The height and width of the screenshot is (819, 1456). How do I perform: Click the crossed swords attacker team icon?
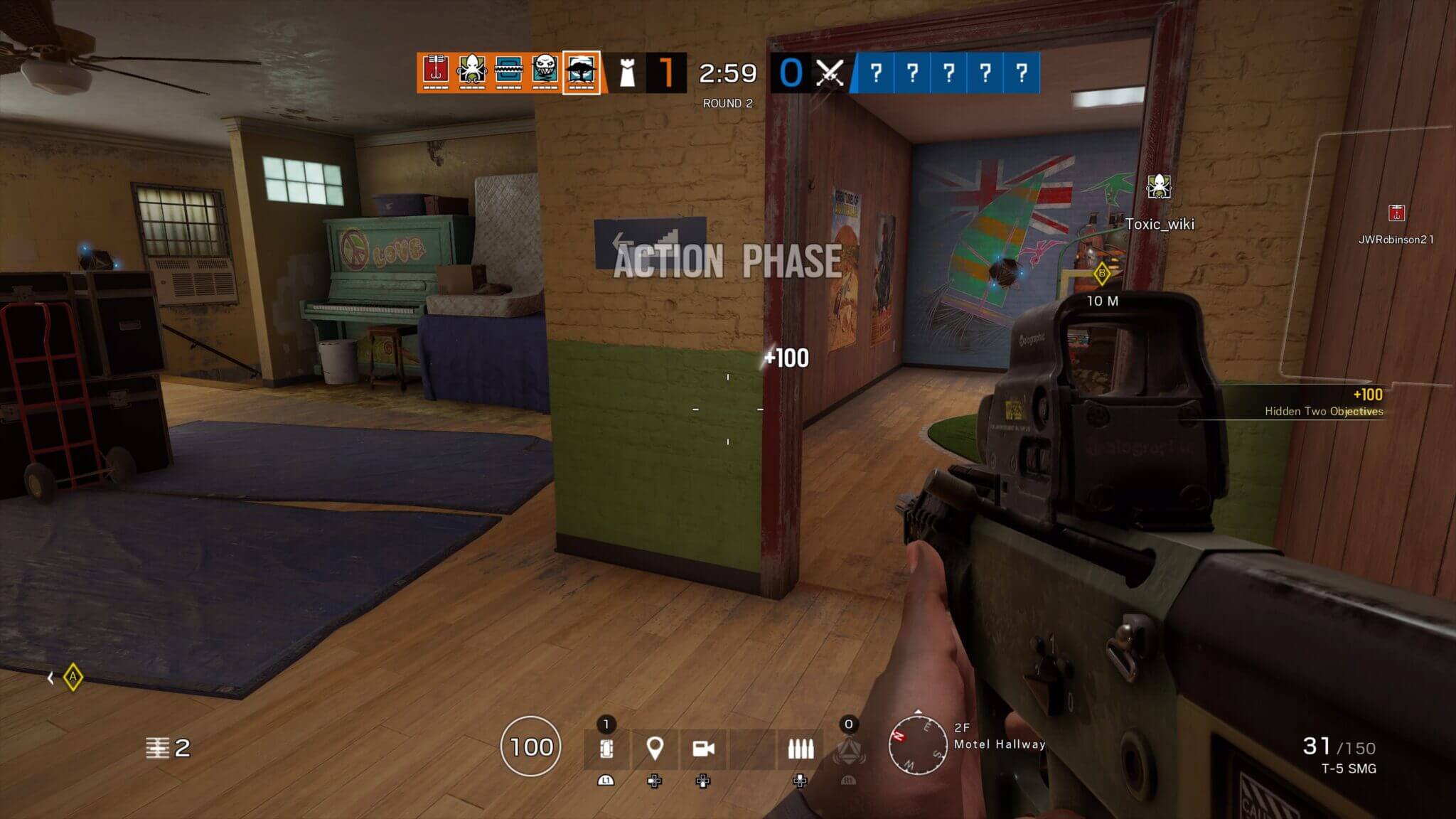point(830,71)
